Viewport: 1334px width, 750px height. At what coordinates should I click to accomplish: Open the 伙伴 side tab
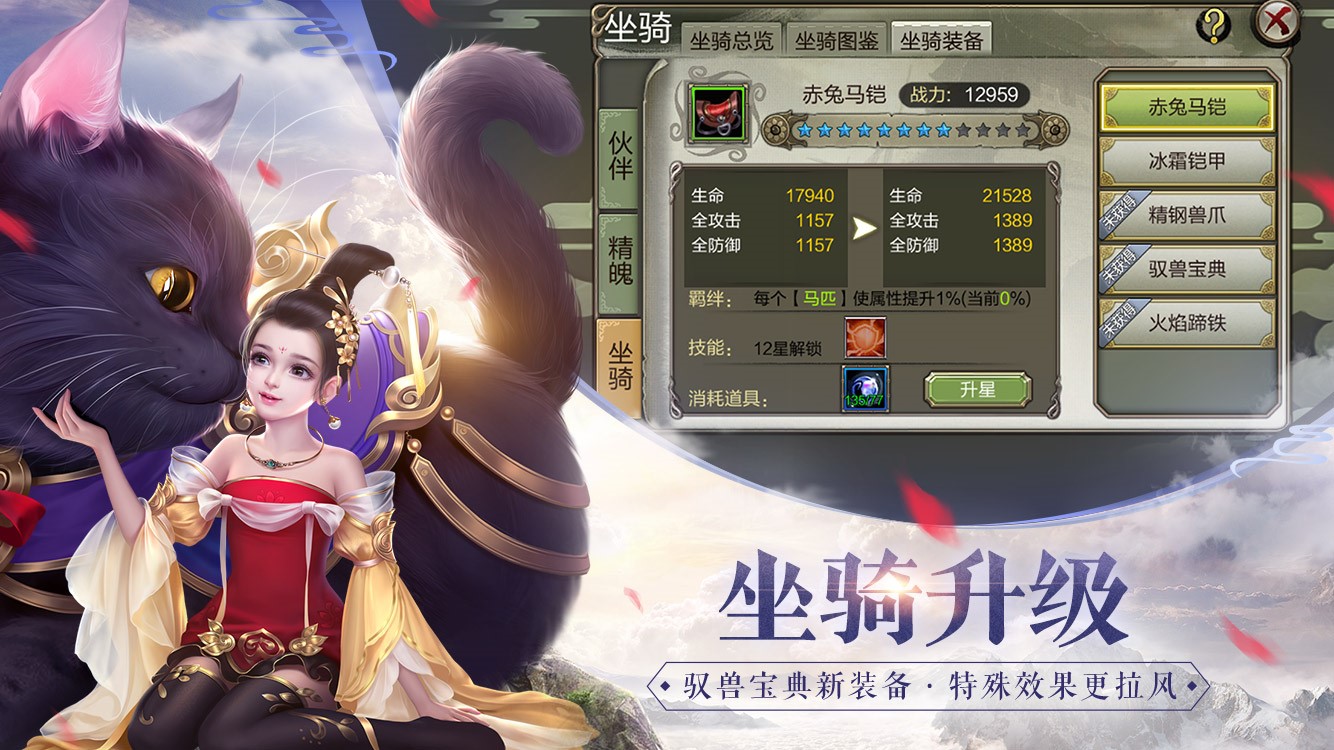[620, 157]
